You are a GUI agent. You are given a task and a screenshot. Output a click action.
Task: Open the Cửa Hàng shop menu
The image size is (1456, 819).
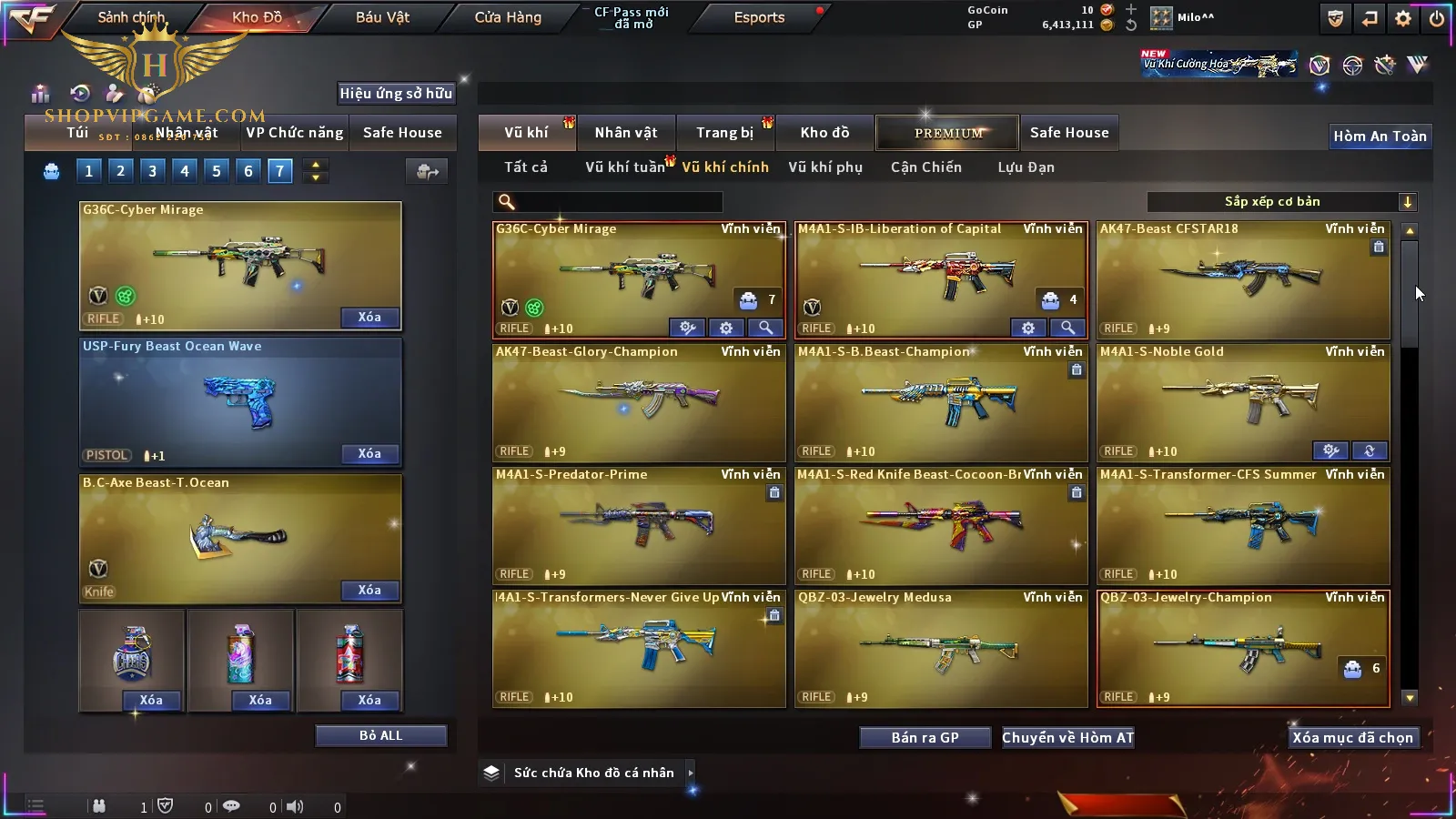508,17
